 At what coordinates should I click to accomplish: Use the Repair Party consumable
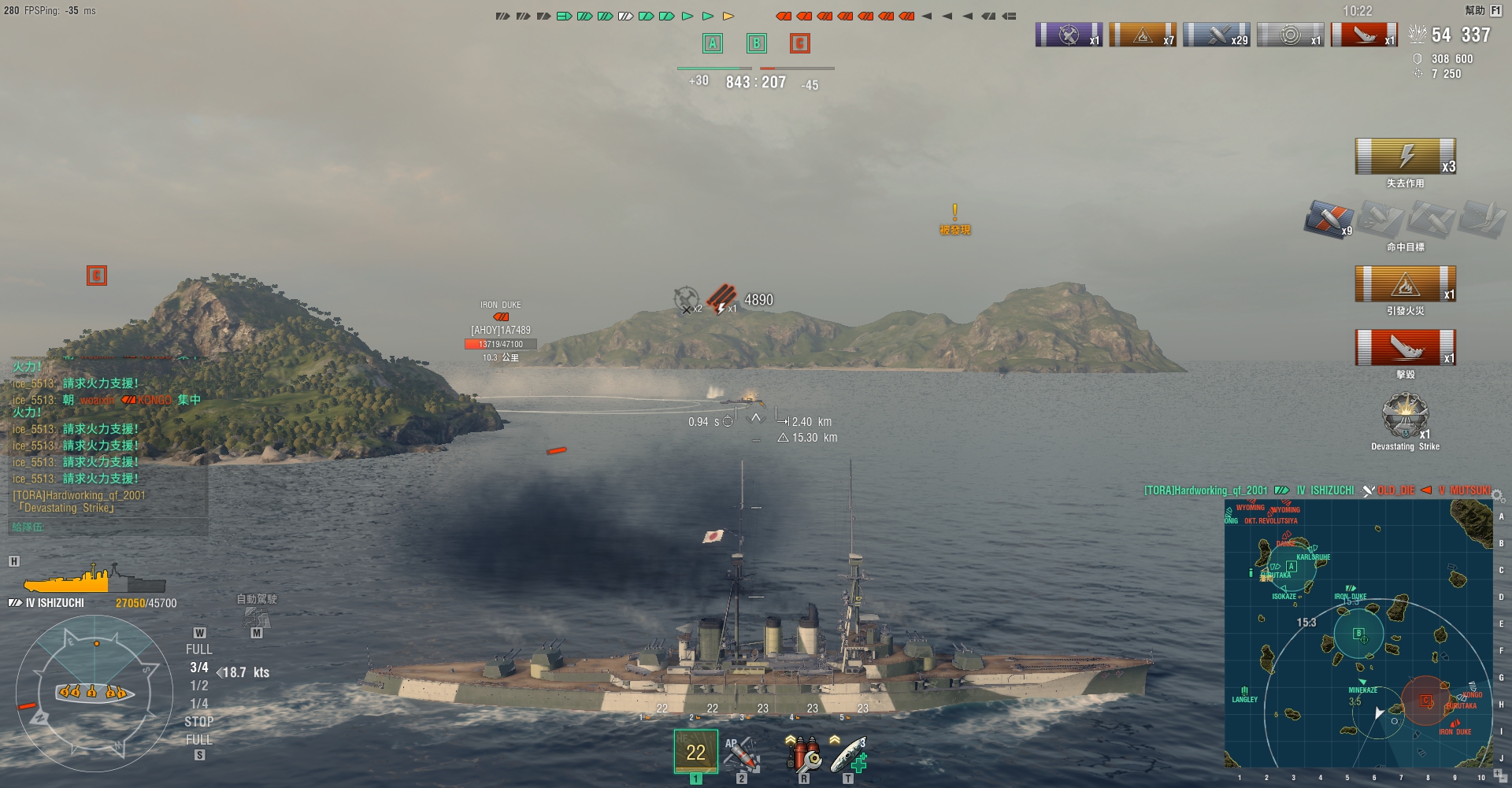(x=849, y=753)
